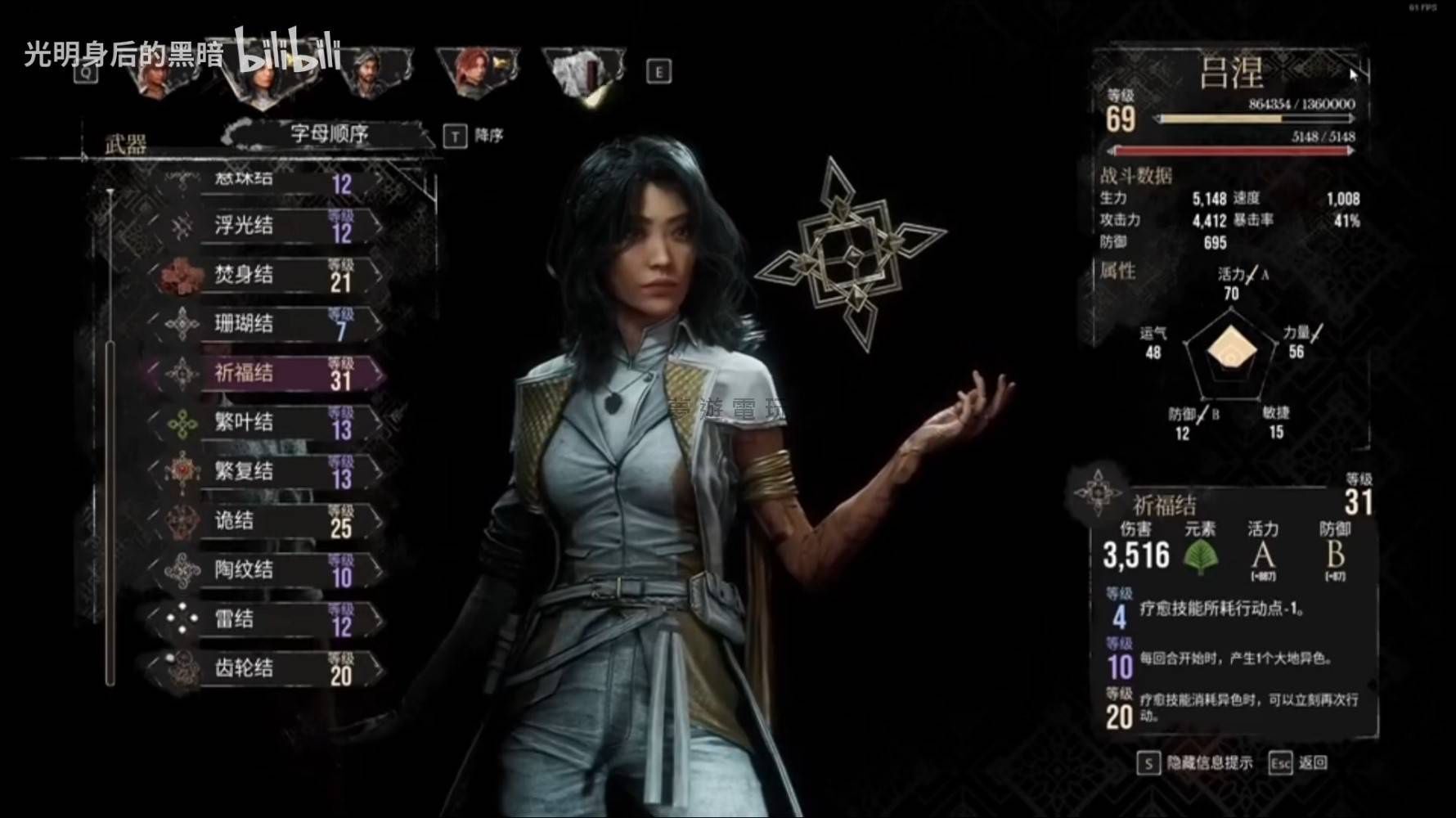Choose the 雷结 weapon entry
Image resolution: width=1456 pixels, height=818 pixels.
click(270, 619)
